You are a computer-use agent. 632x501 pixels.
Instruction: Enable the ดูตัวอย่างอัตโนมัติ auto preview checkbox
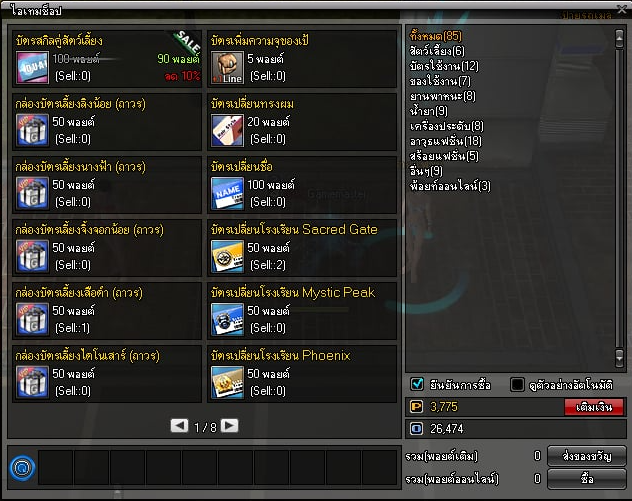(x=517, y=384)
